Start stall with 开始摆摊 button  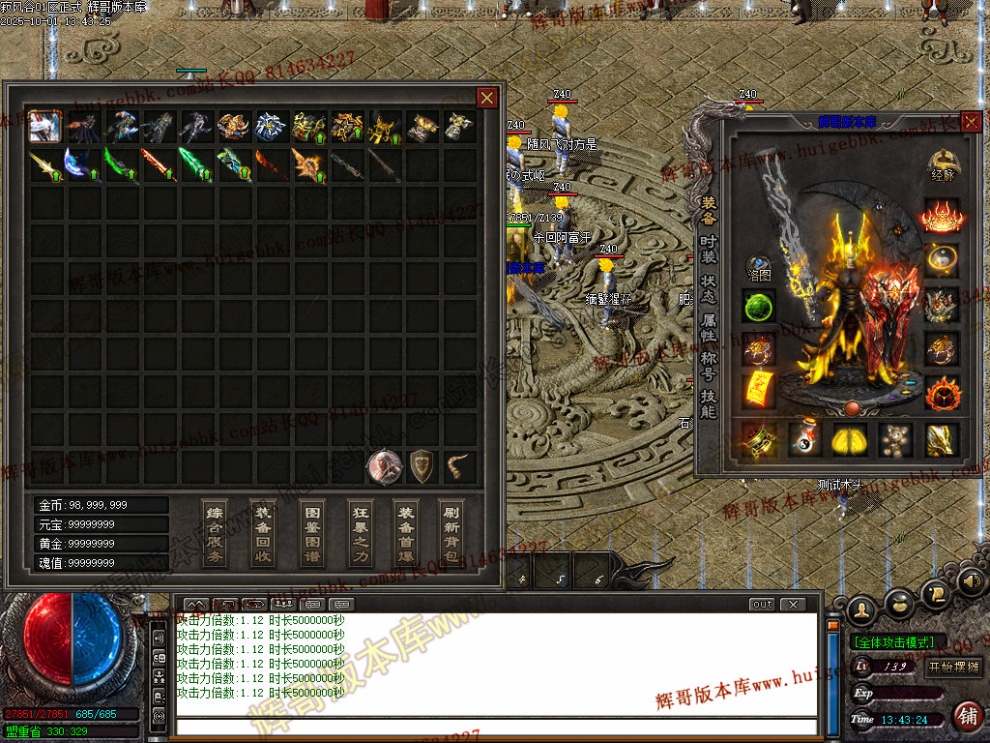pyautogui.click(x=954, y=667)
